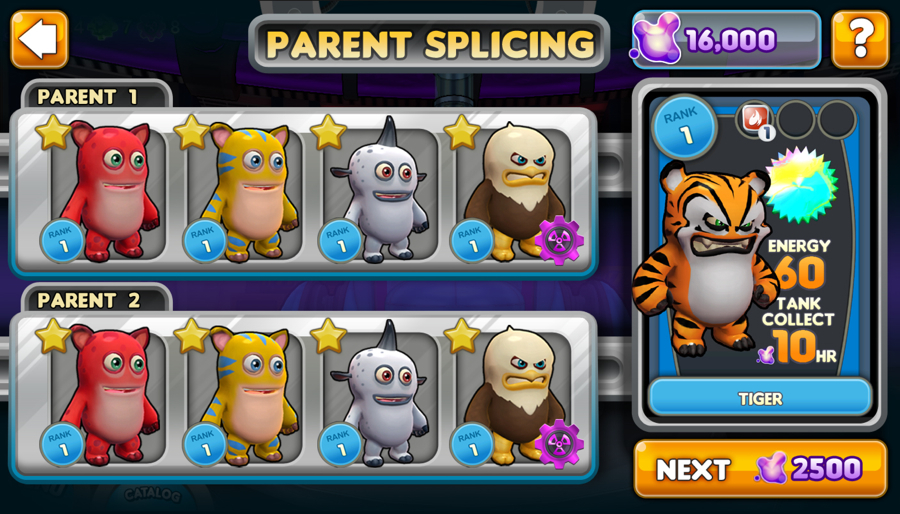900x514 pixels.
Task: Tap the NEXT 2500 button
Action: [x=760, y=468]
